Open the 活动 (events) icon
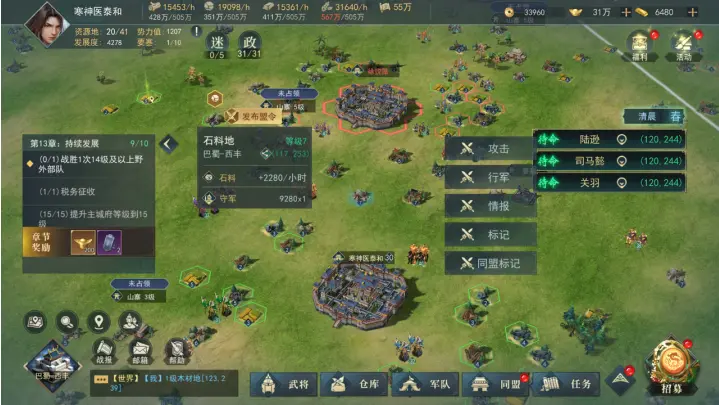The height and width of the screenshot is (405, 719). click(684, 45)
